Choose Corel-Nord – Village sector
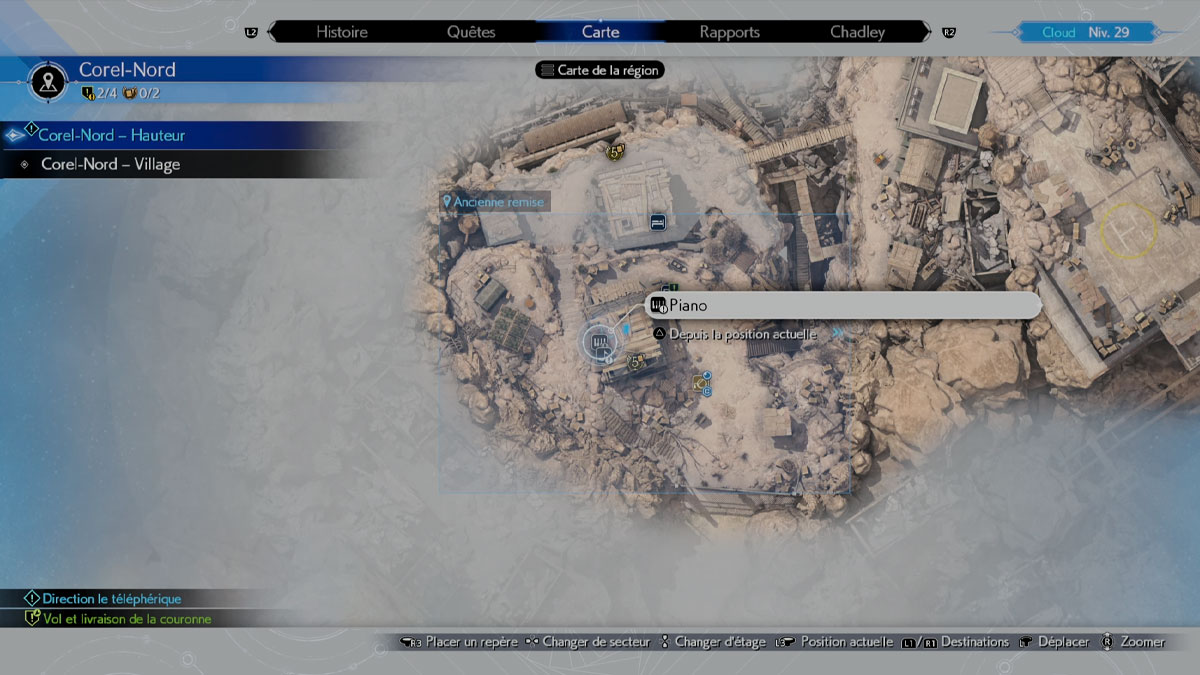The height and width of the screenshot is (675, 1200). click(110, 164)
